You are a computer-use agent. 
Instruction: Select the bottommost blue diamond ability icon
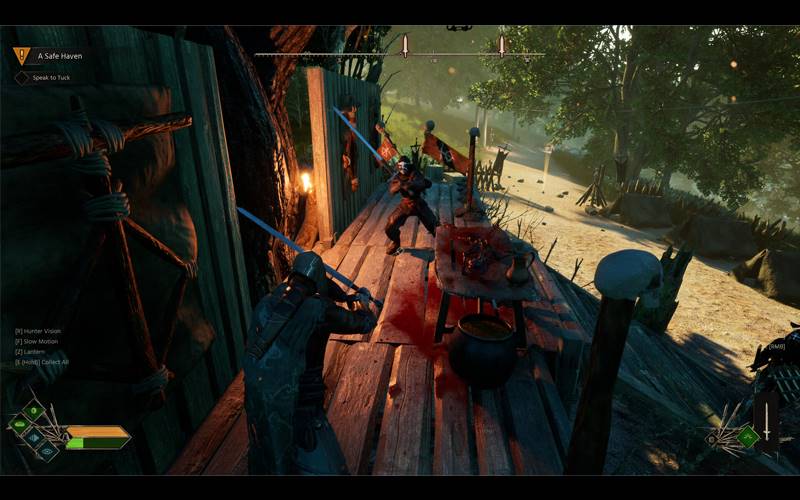click(47, 452)
